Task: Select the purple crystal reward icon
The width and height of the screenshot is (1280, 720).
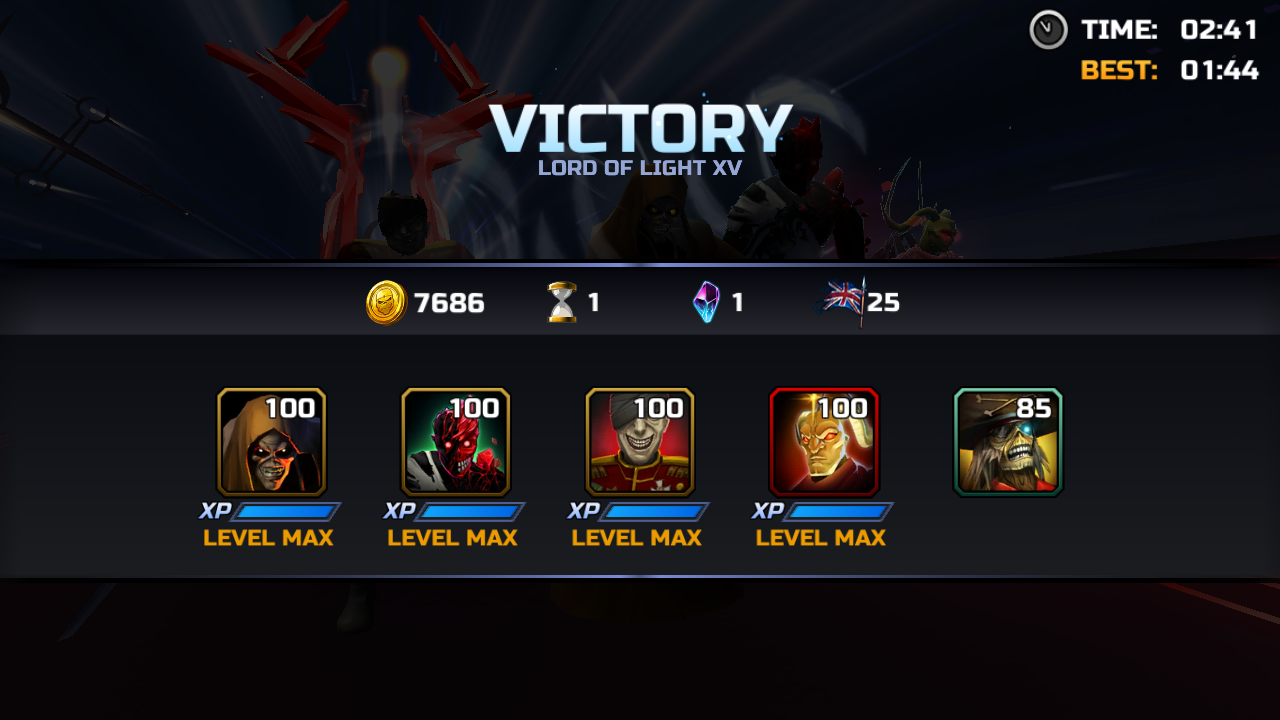Action: coord(706,302)
